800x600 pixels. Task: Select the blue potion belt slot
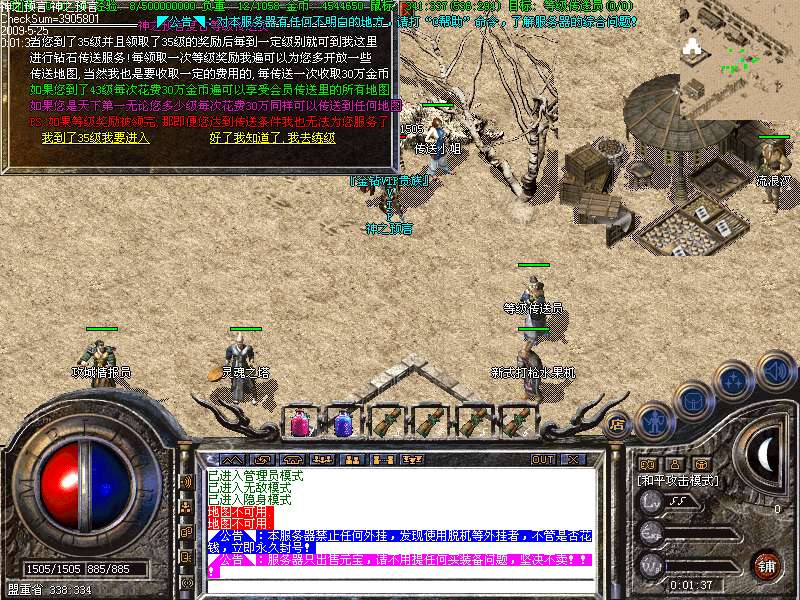coord(342,424)
